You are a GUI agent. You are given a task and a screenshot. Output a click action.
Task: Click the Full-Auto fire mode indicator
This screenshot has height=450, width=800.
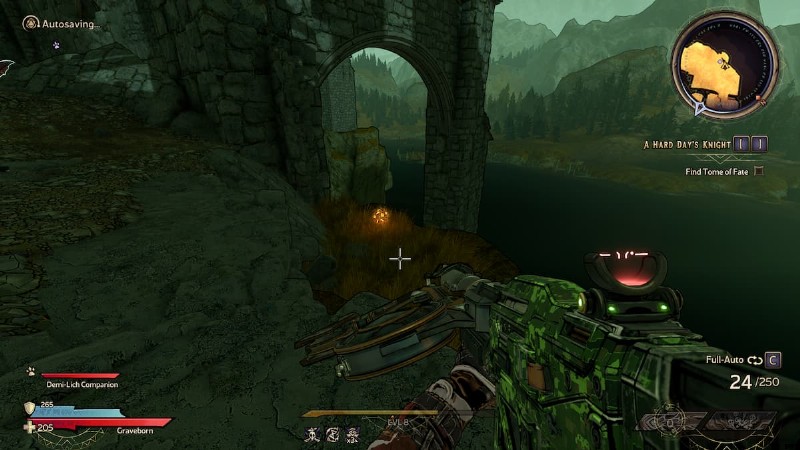click(x=728, y=358)
